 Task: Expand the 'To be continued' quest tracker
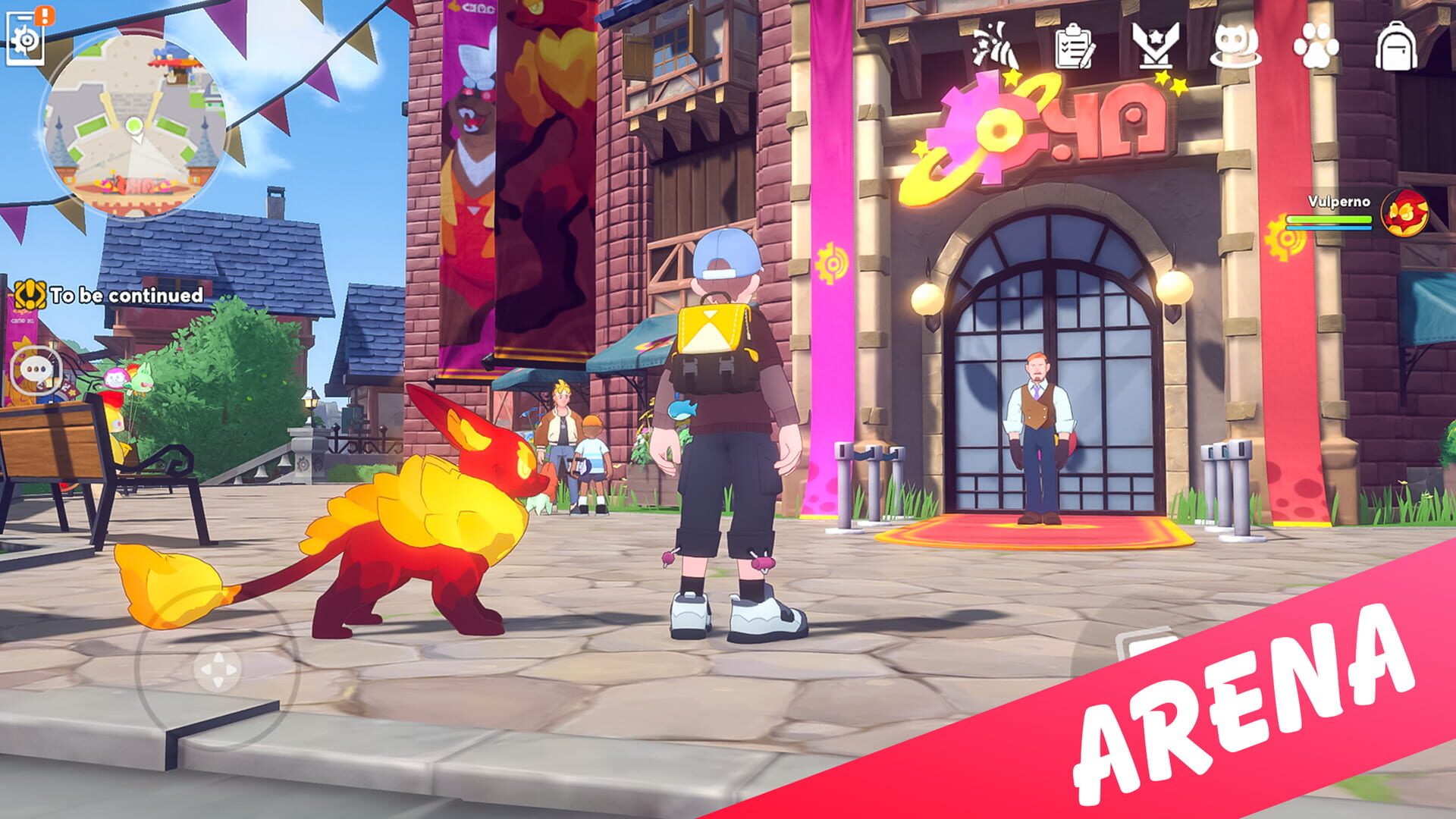[x=125, y=296]
